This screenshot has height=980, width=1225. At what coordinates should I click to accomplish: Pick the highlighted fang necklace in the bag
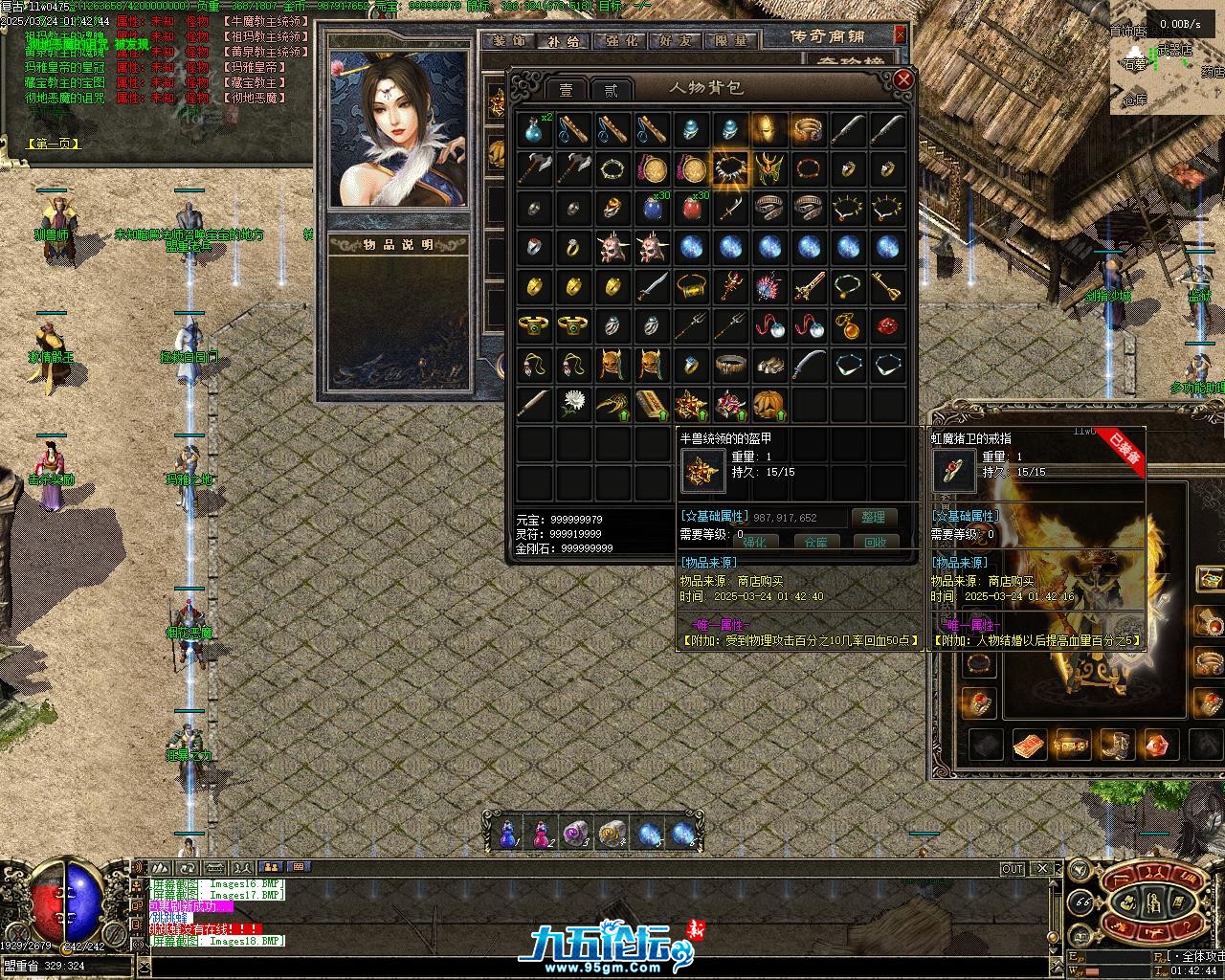[730, 169]
